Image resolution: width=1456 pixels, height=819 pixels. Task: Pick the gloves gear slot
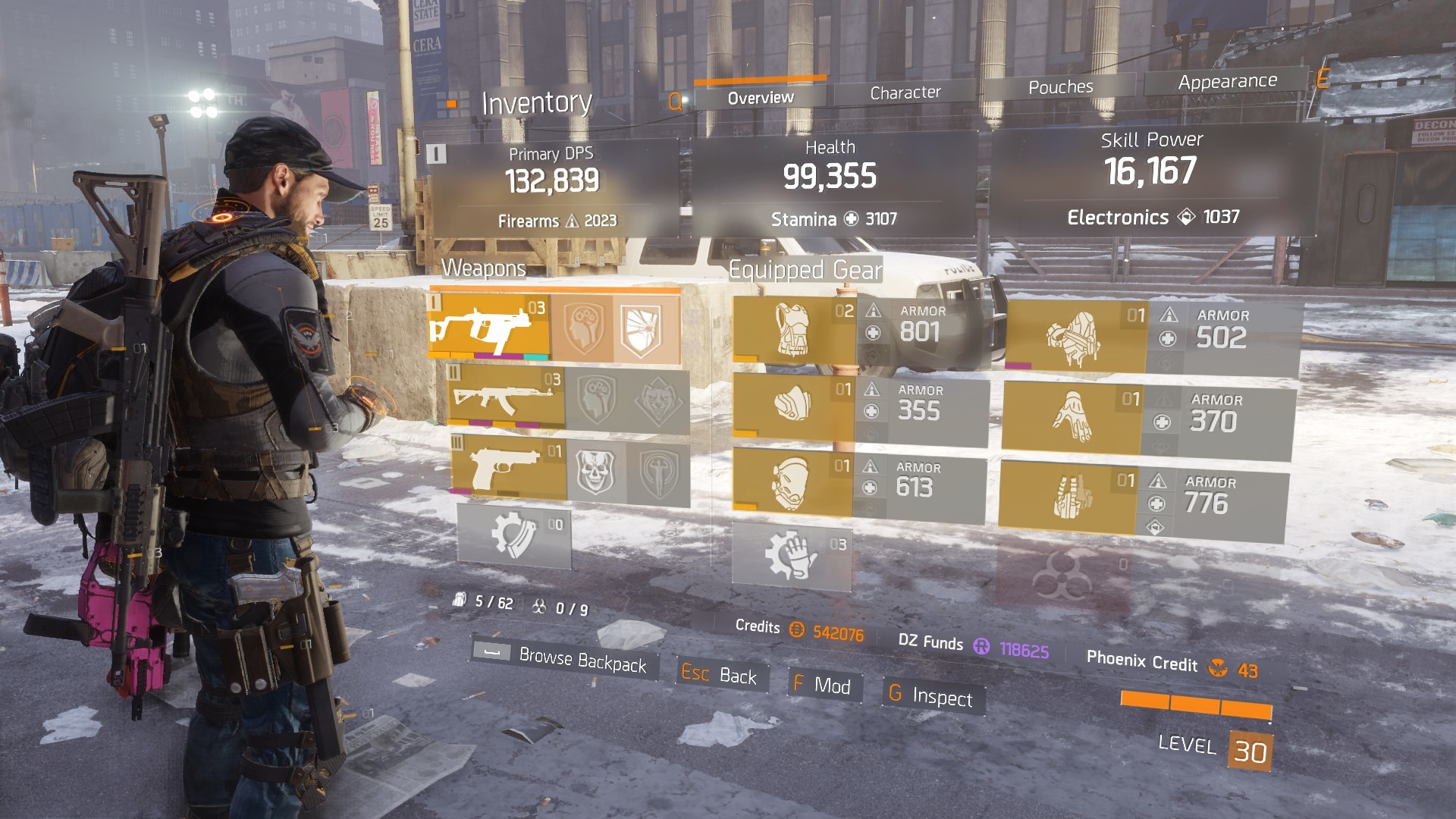pos(1071,418)
